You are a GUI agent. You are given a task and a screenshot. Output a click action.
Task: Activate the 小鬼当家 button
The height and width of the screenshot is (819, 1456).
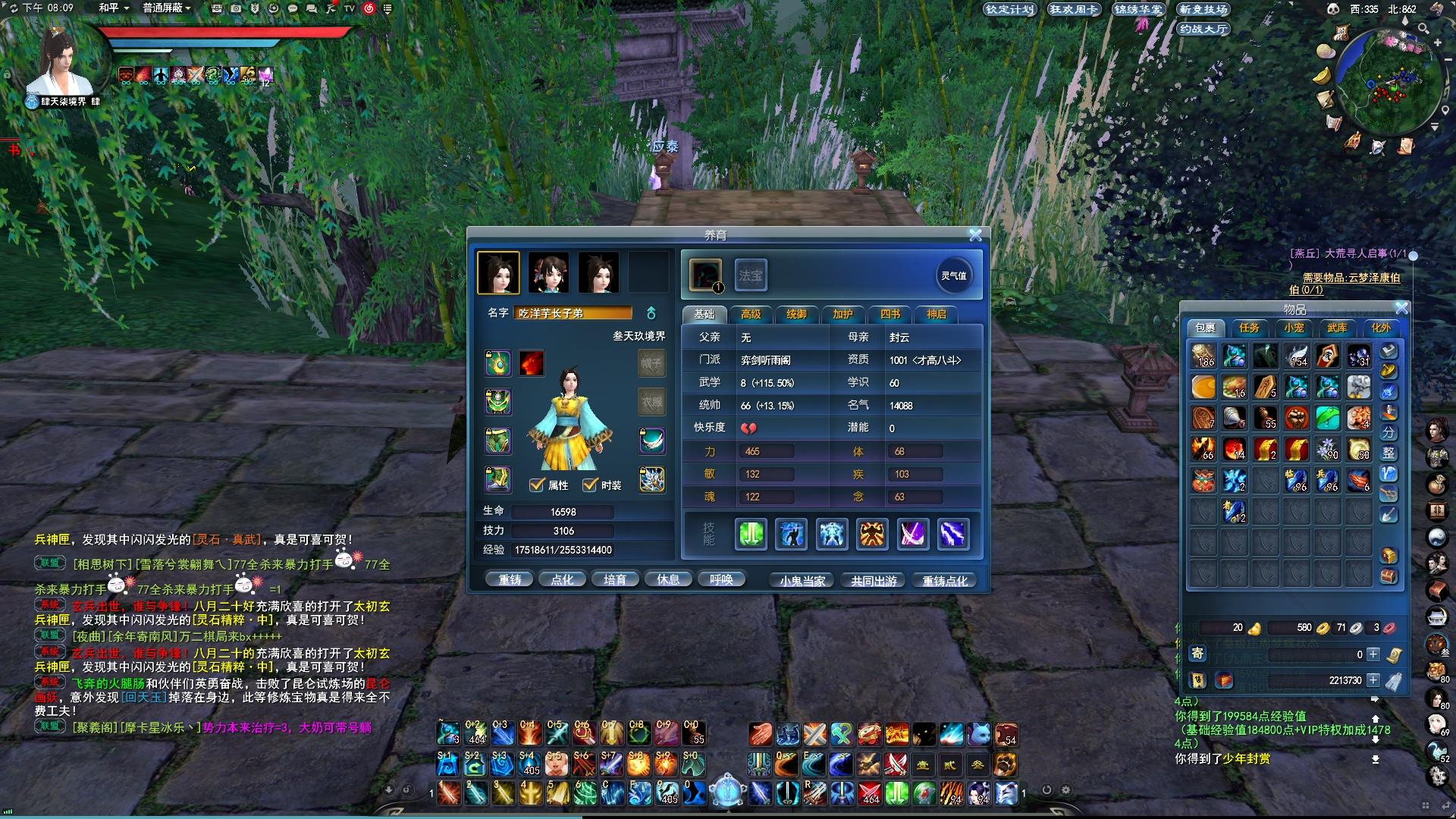point(802,581)
